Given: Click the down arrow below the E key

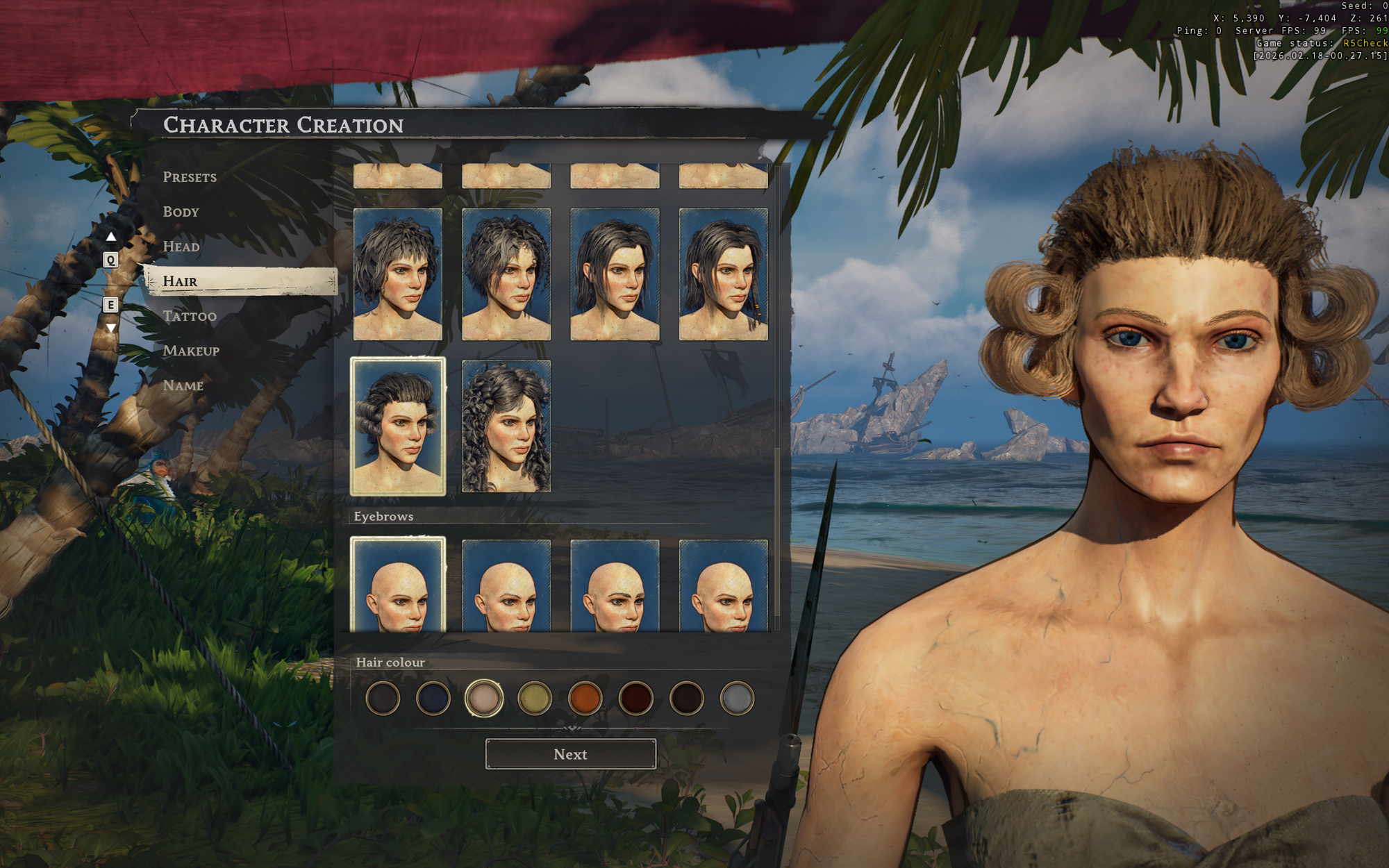Looking at the screenshot, I should point(110,328).
